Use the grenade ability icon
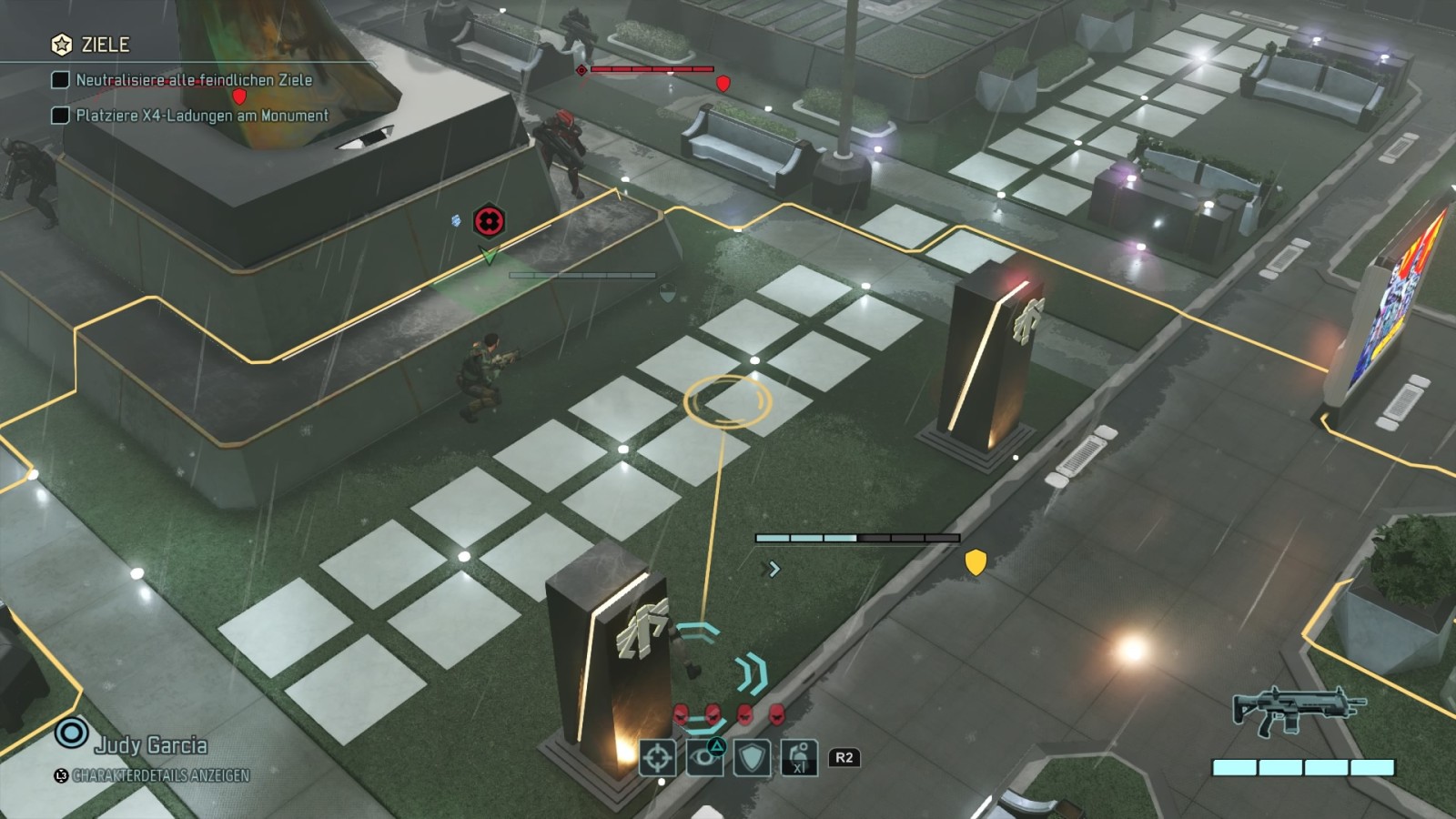 (799, 757)
